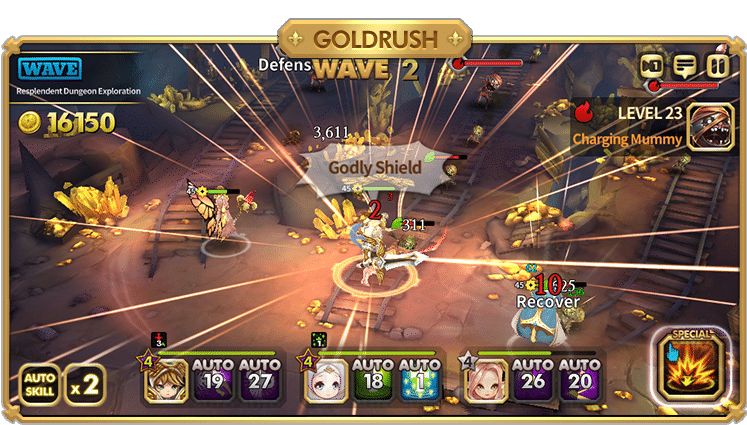747x425 pixels.
Task: Toggle the Auto Skill button
Action: tap(39, 383)
